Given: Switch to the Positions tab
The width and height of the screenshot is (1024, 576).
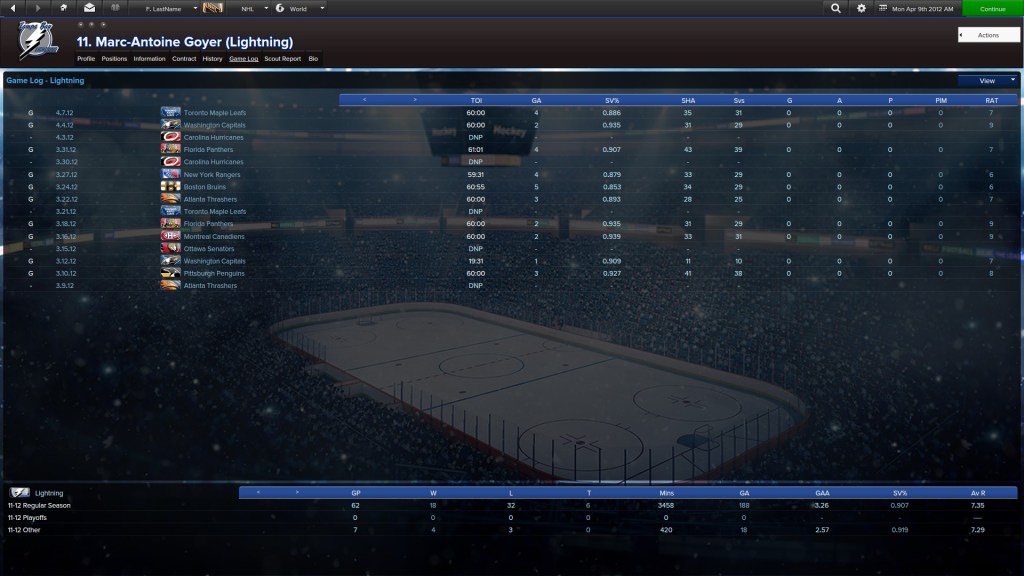Looking at the screenshot, I should coord(114,59).
